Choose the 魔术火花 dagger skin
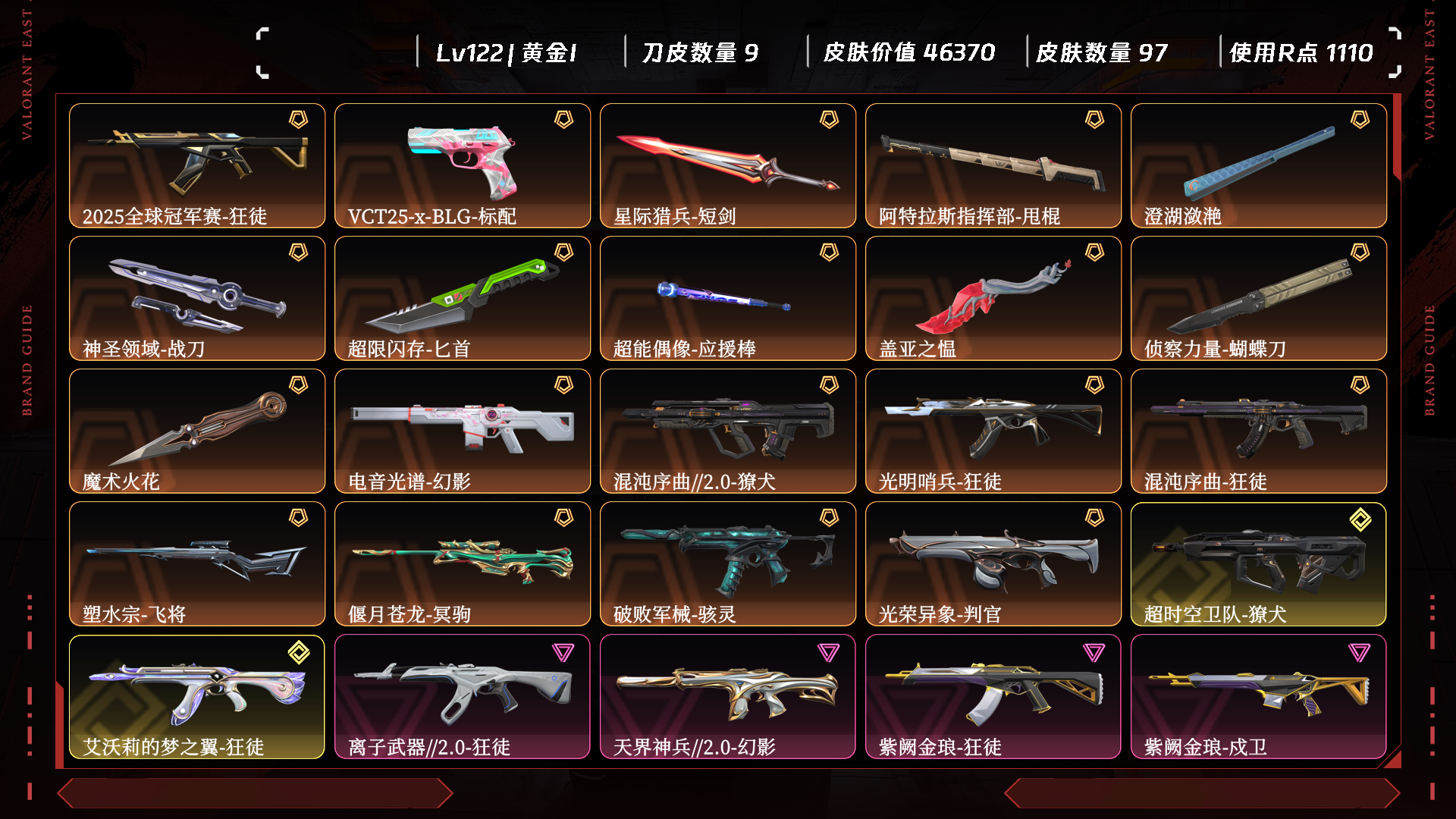Screen dimensions: 1456x819 point(197,431)
